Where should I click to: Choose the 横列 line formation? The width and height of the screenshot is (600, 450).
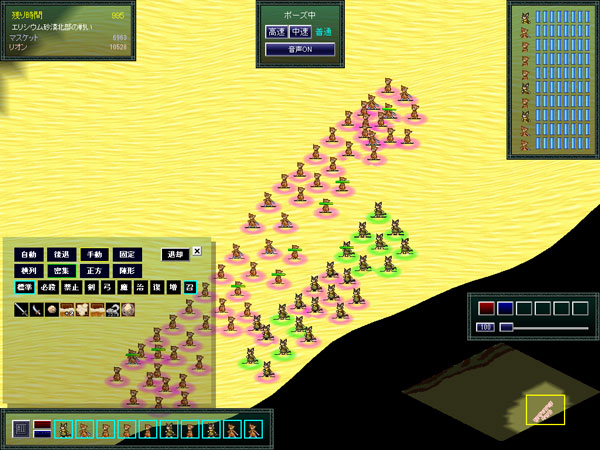click(29, 270)
